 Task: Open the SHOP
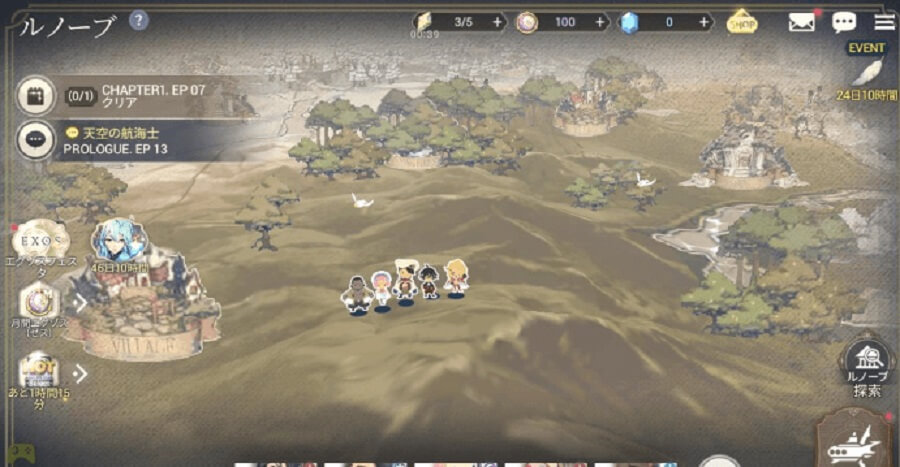pyautogui.click(x=742, y=21)
